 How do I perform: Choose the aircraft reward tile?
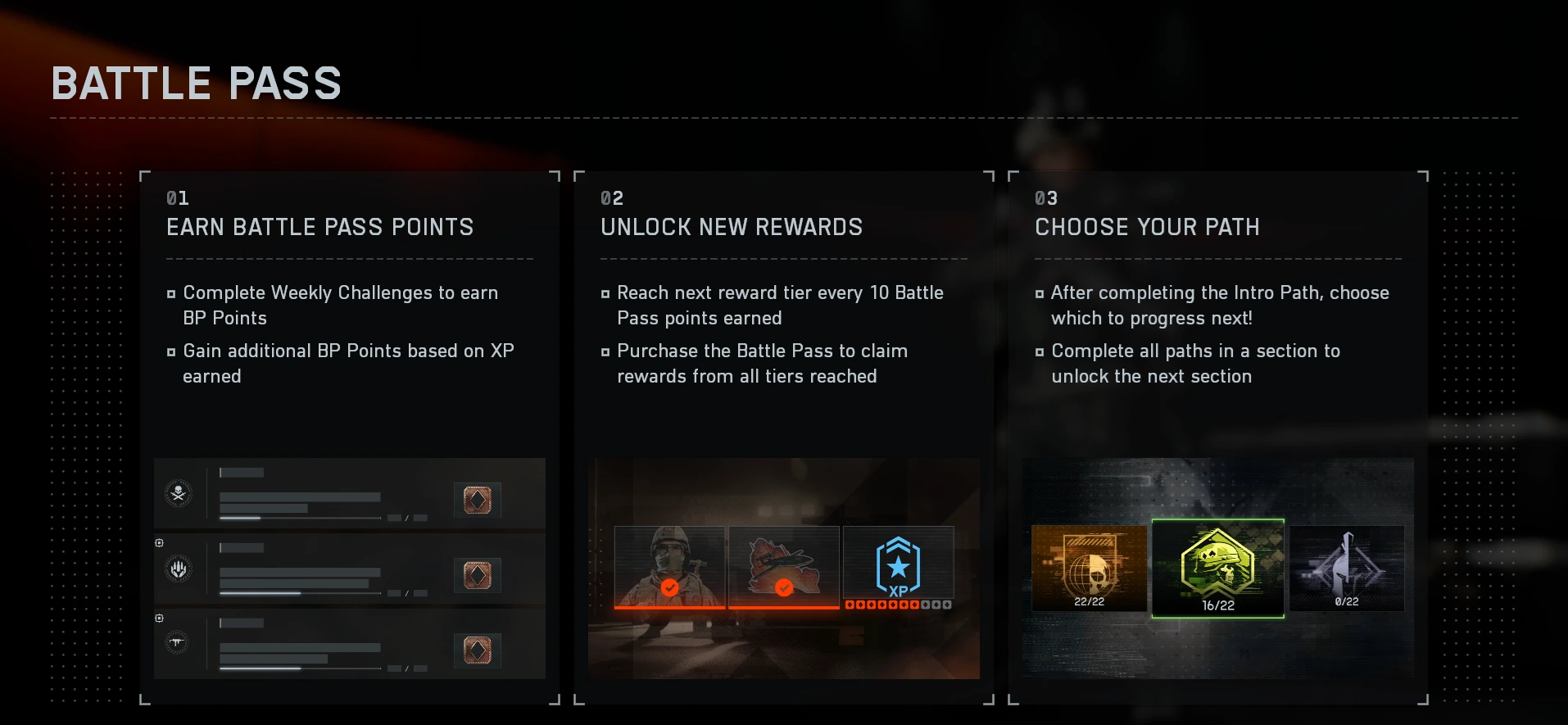(784, 567)
